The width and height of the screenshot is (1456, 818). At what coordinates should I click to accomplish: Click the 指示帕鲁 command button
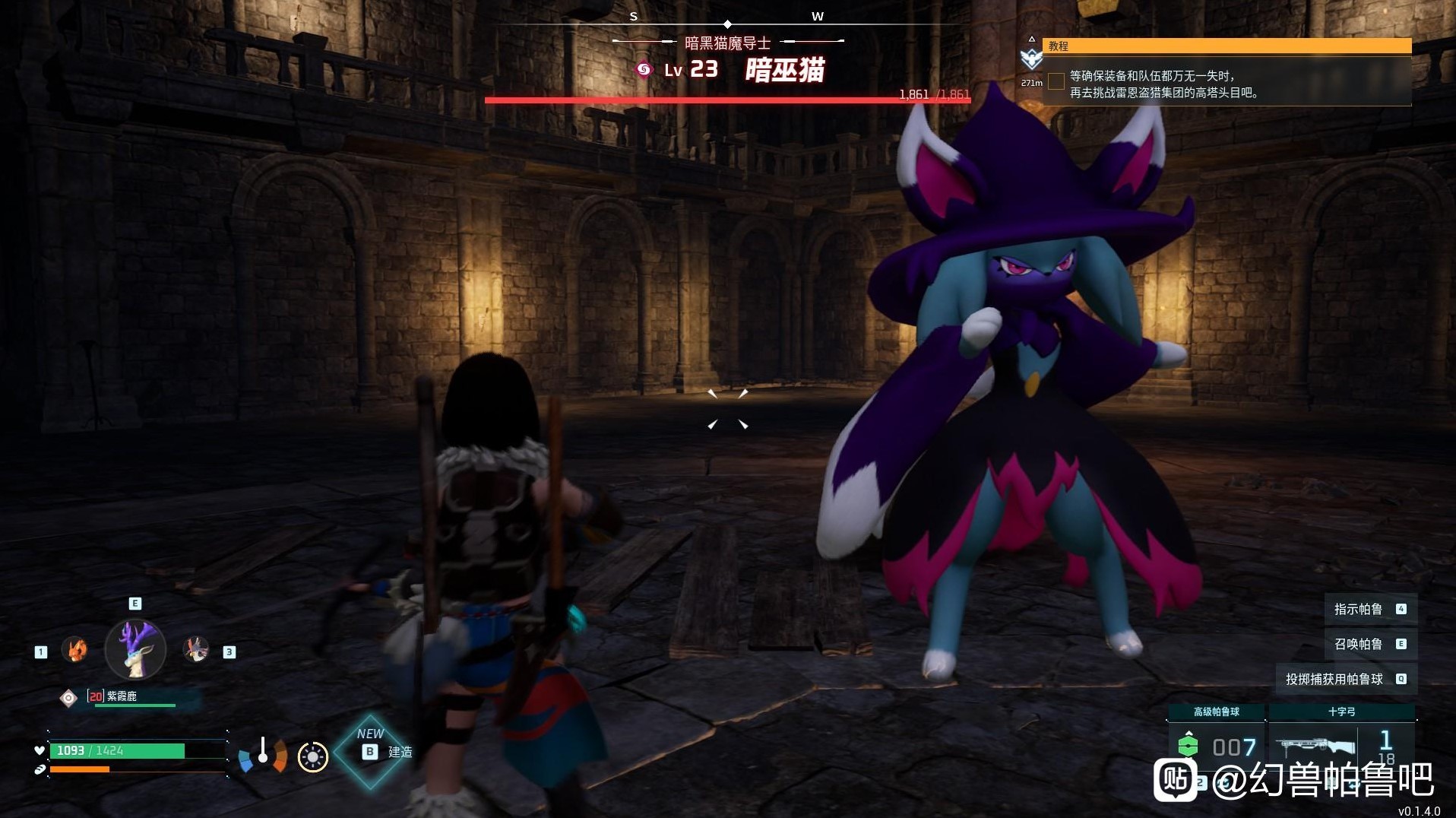pos(1369,609)
